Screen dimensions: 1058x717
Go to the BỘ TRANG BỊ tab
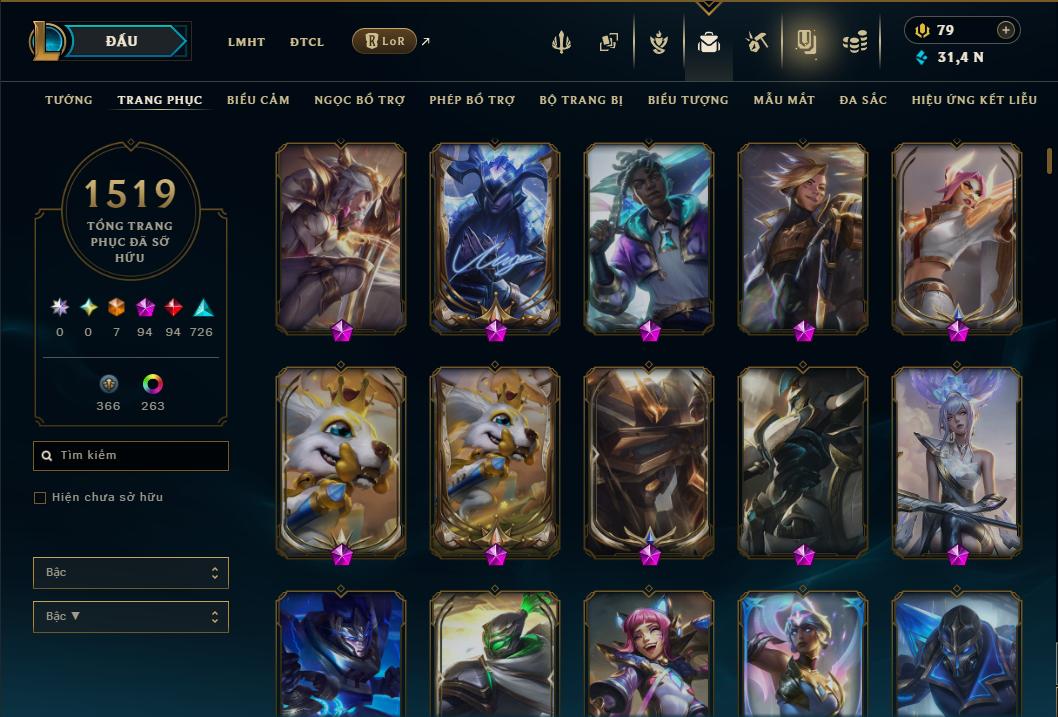581,100
